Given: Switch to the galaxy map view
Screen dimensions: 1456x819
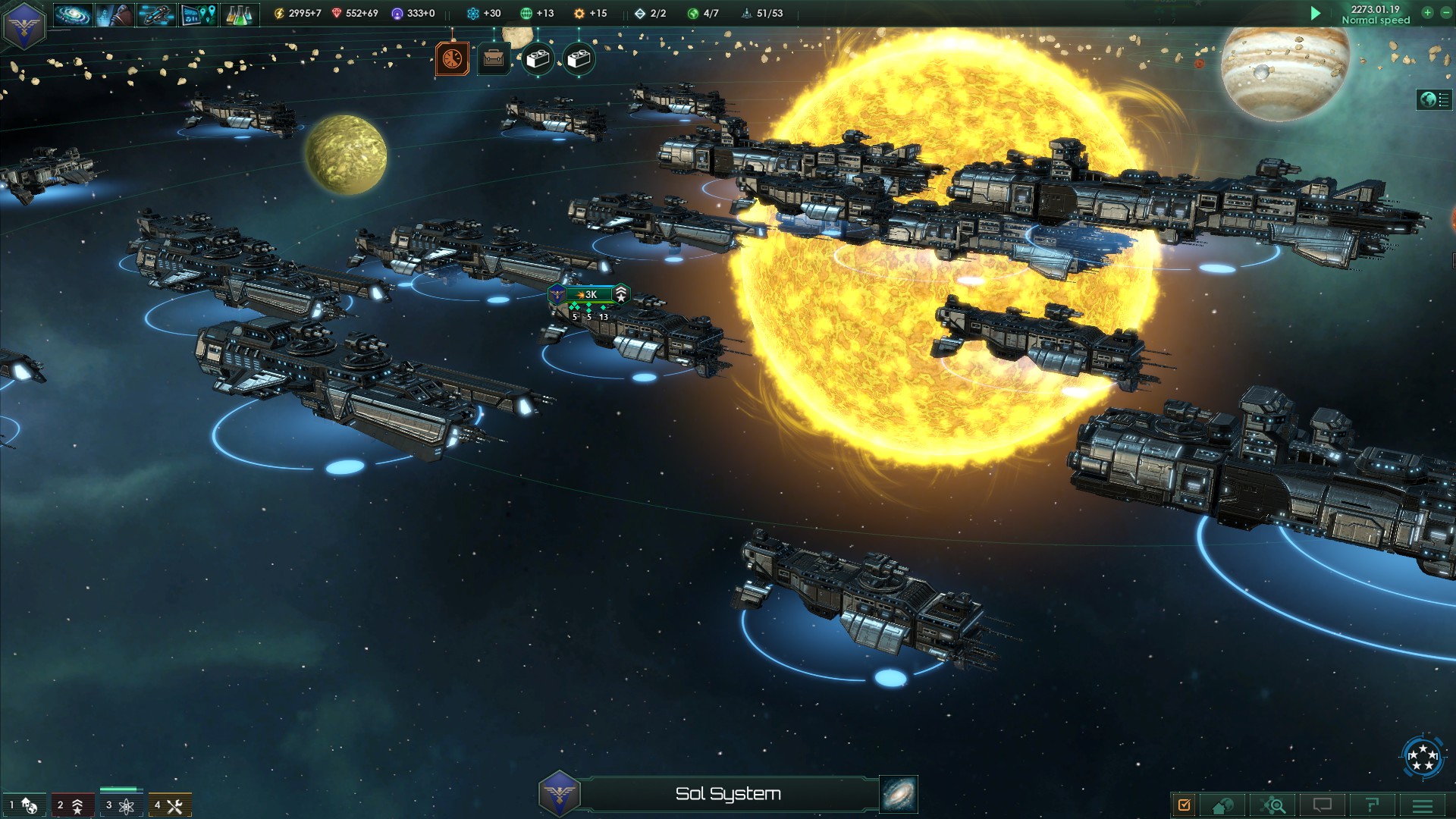Looking at the screenshot, I should point(899,794).
